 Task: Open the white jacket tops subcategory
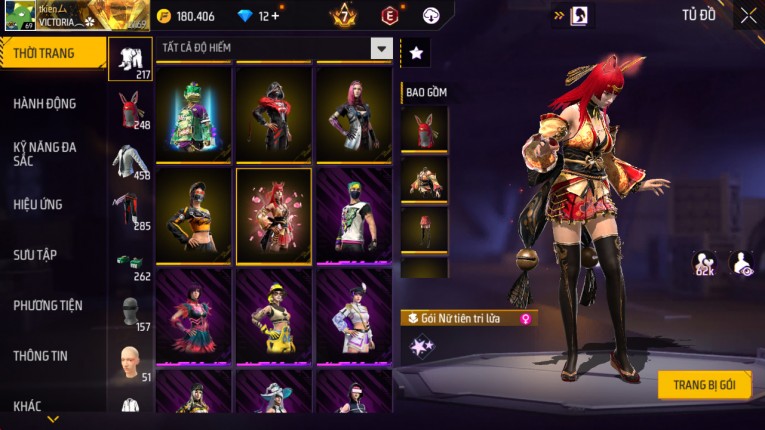tap(129, 161)
